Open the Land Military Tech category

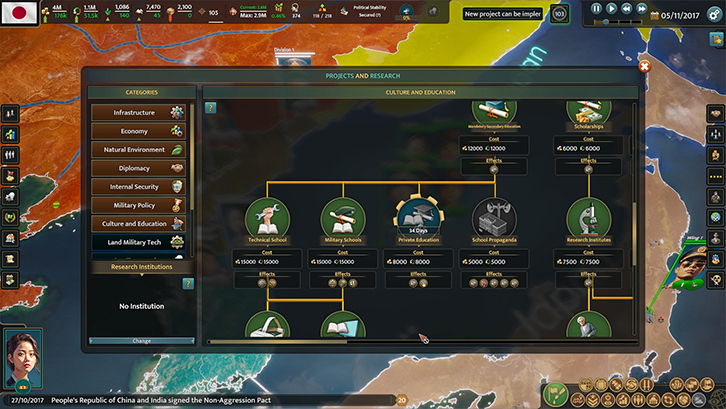140,242
